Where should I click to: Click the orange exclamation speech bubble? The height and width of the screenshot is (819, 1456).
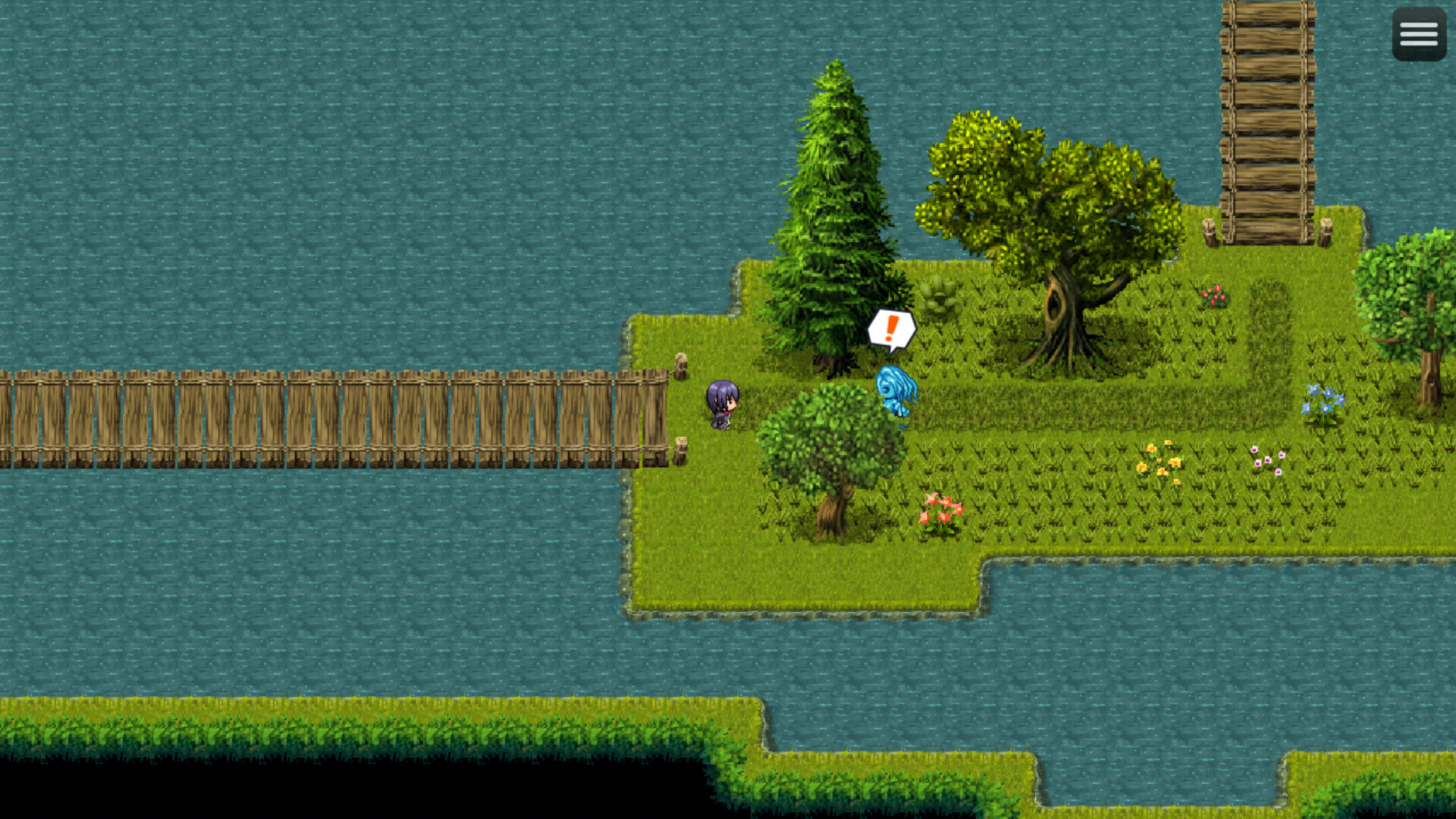891,328
